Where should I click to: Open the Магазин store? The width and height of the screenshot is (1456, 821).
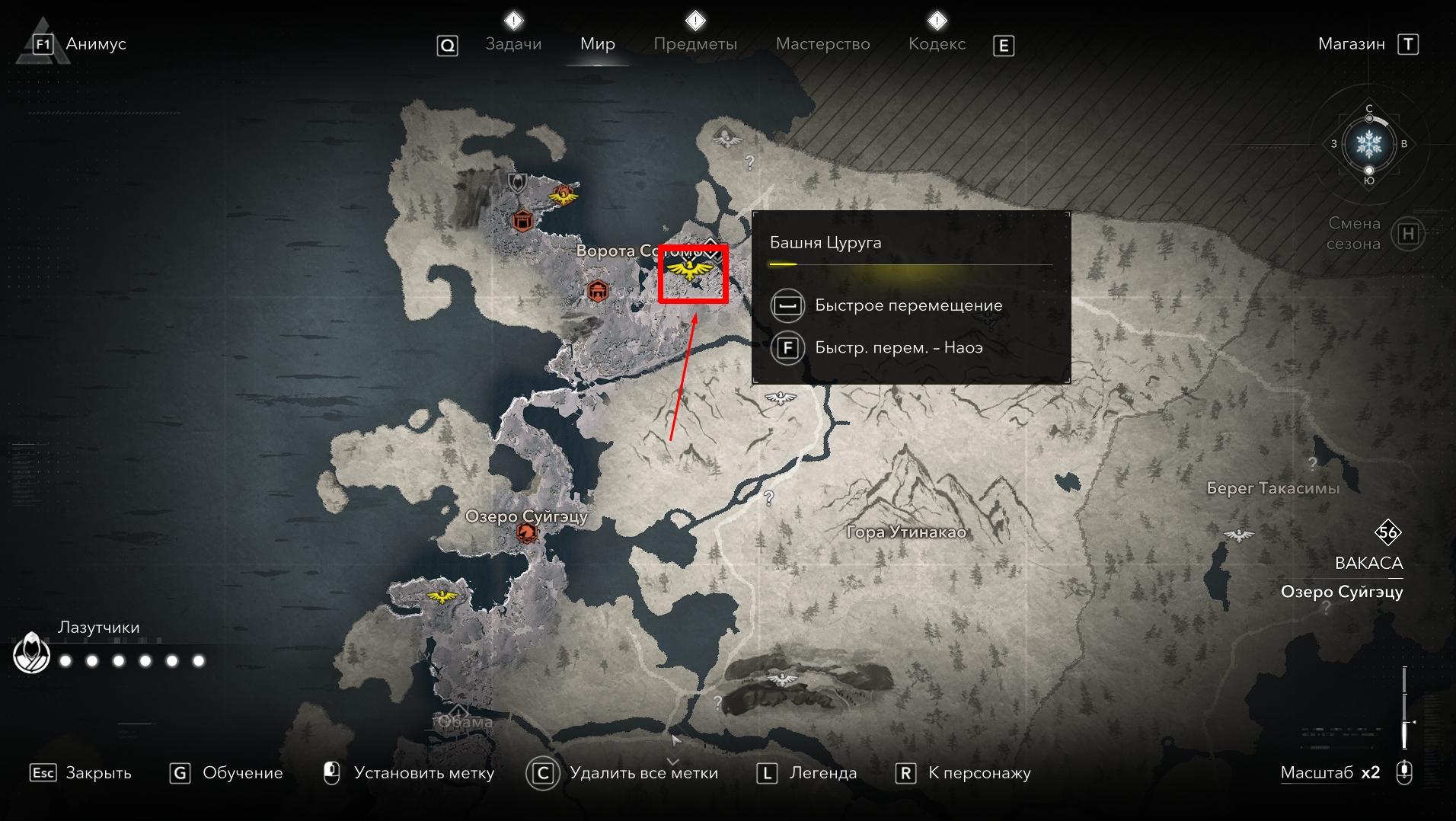1351,44
